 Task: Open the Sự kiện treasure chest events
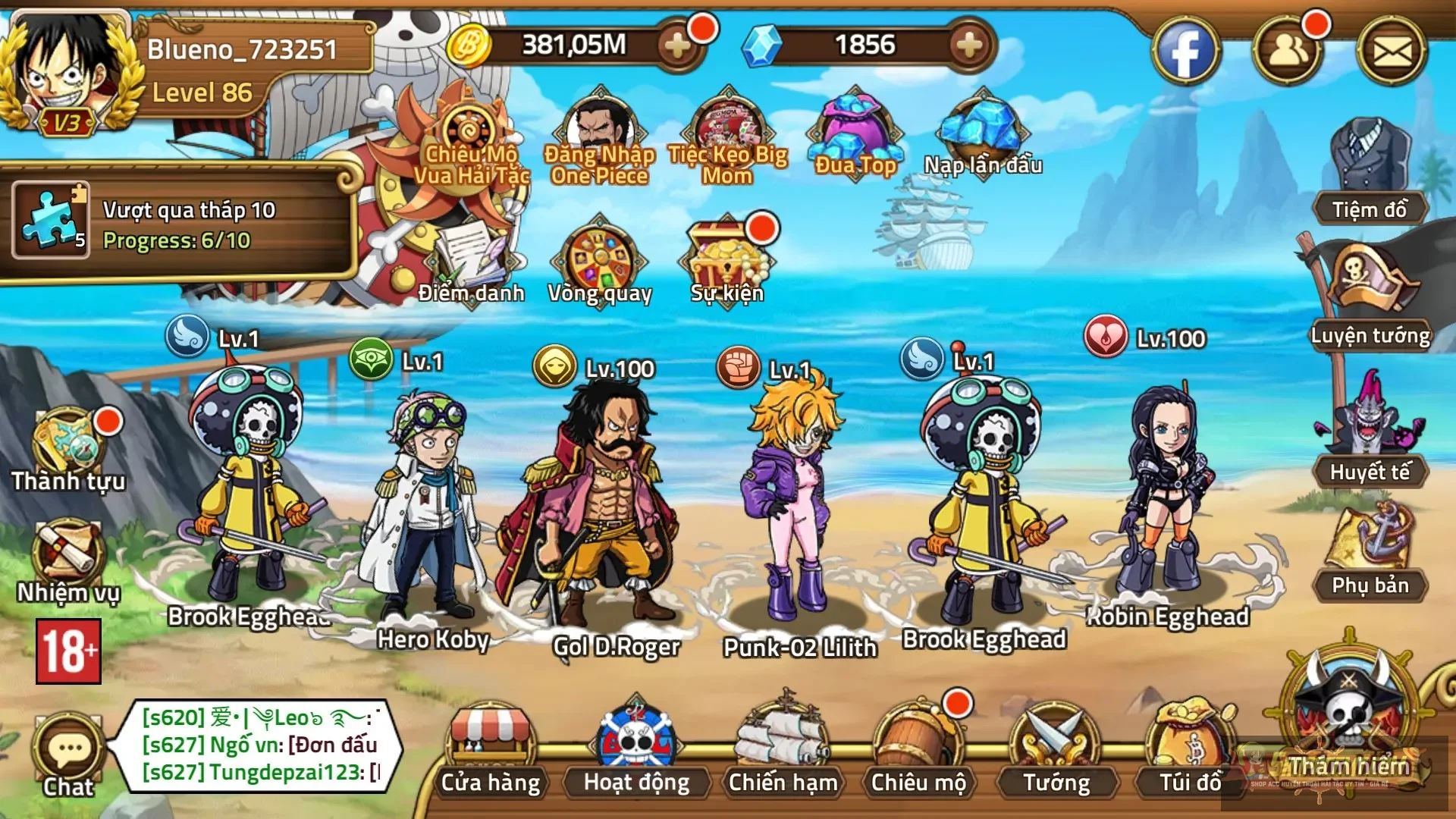tap(726, 262)
